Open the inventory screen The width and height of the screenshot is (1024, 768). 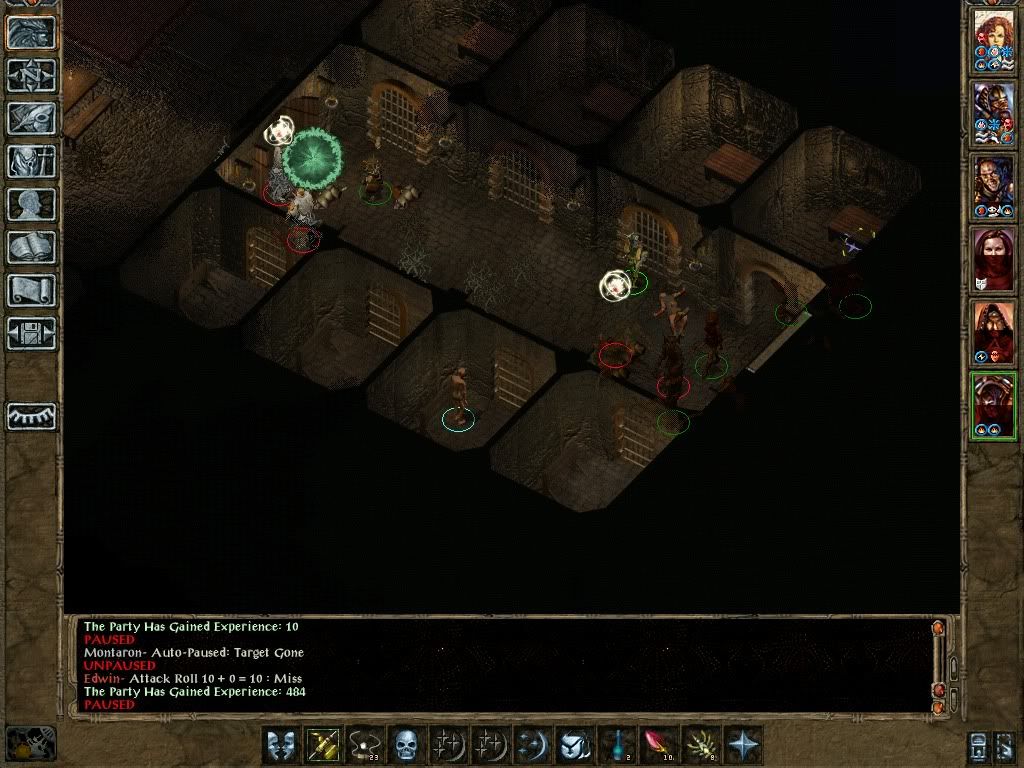pyautogui.click(x=31, y=161)
